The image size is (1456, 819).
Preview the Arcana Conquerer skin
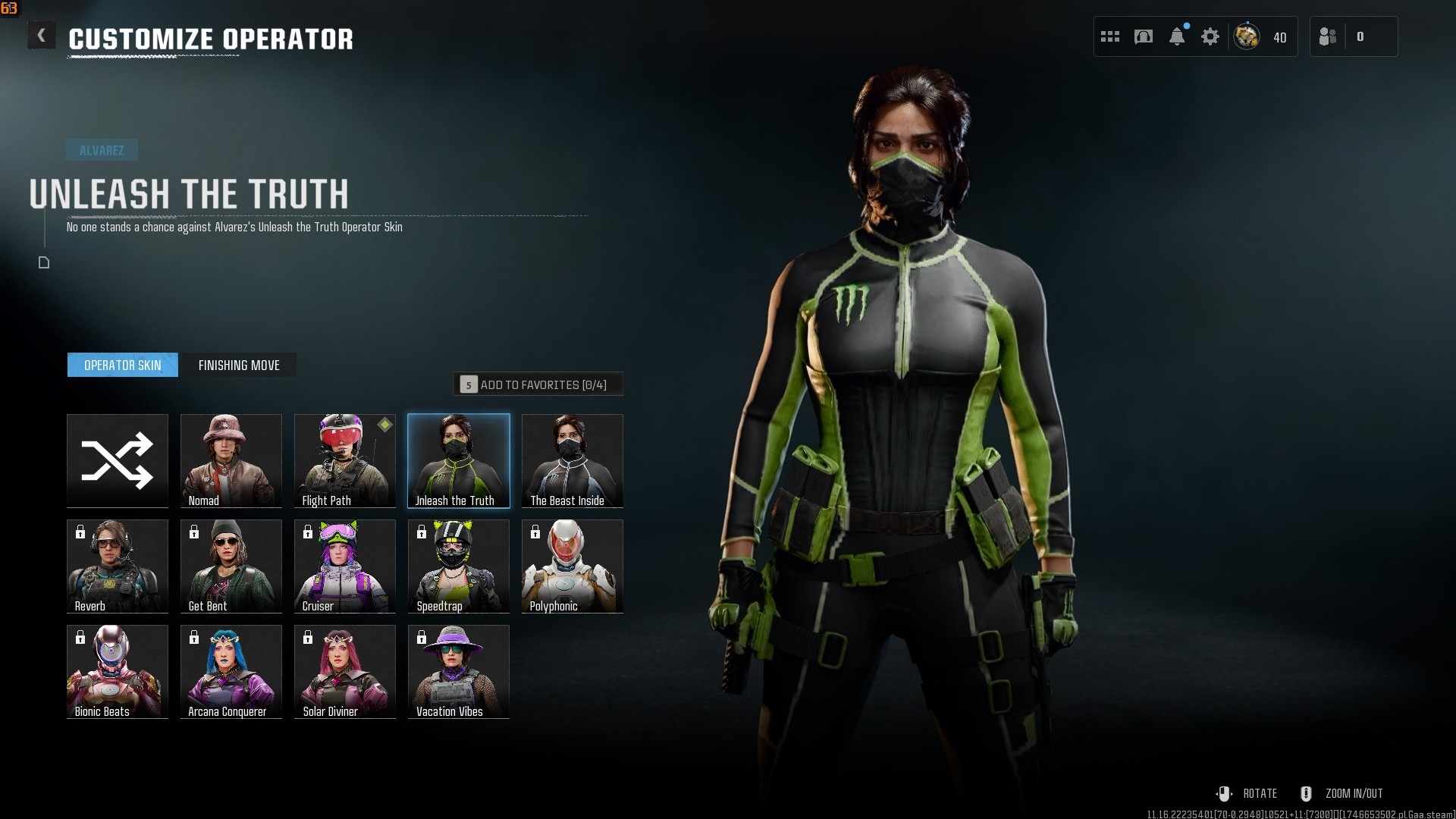[231, 671]
